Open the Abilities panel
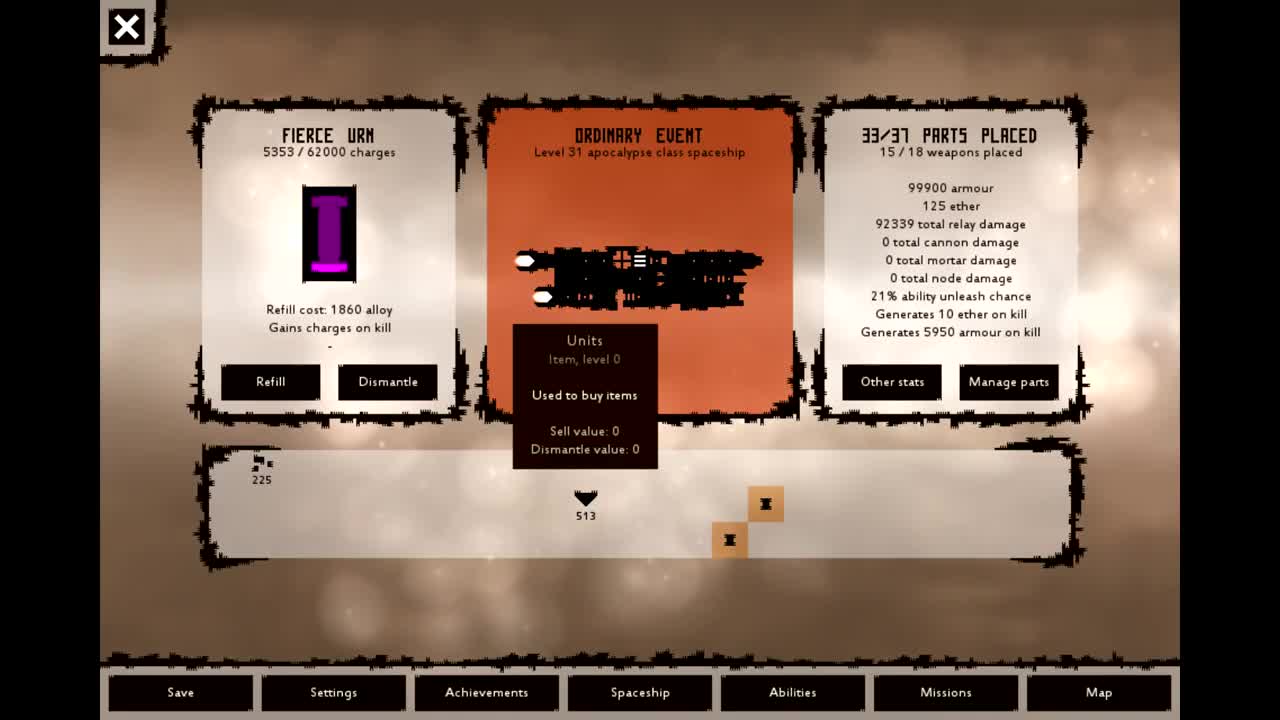This screenshot has width=1280, height=720. point(793,692)
